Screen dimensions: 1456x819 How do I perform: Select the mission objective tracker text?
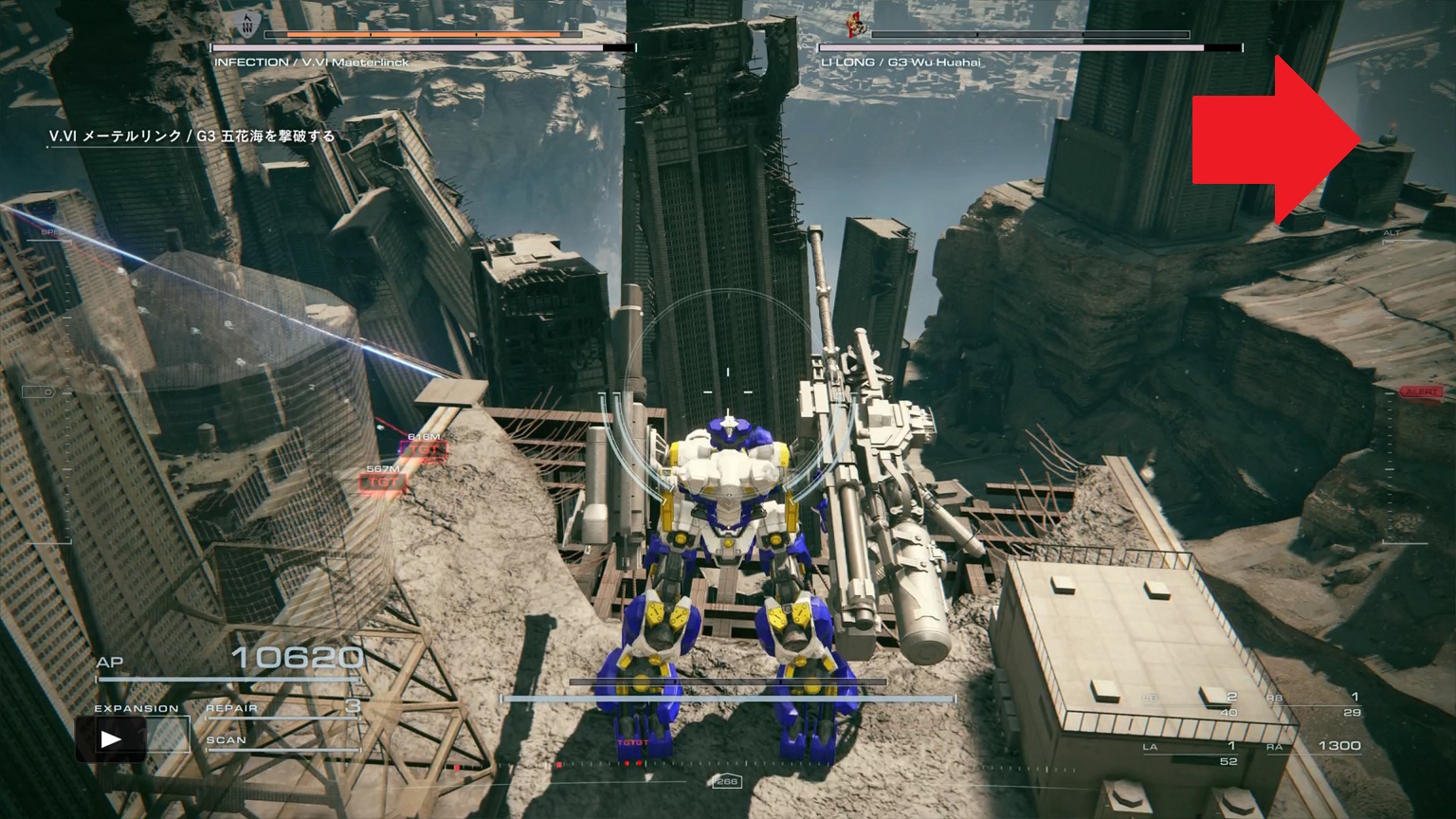[192, 136]
